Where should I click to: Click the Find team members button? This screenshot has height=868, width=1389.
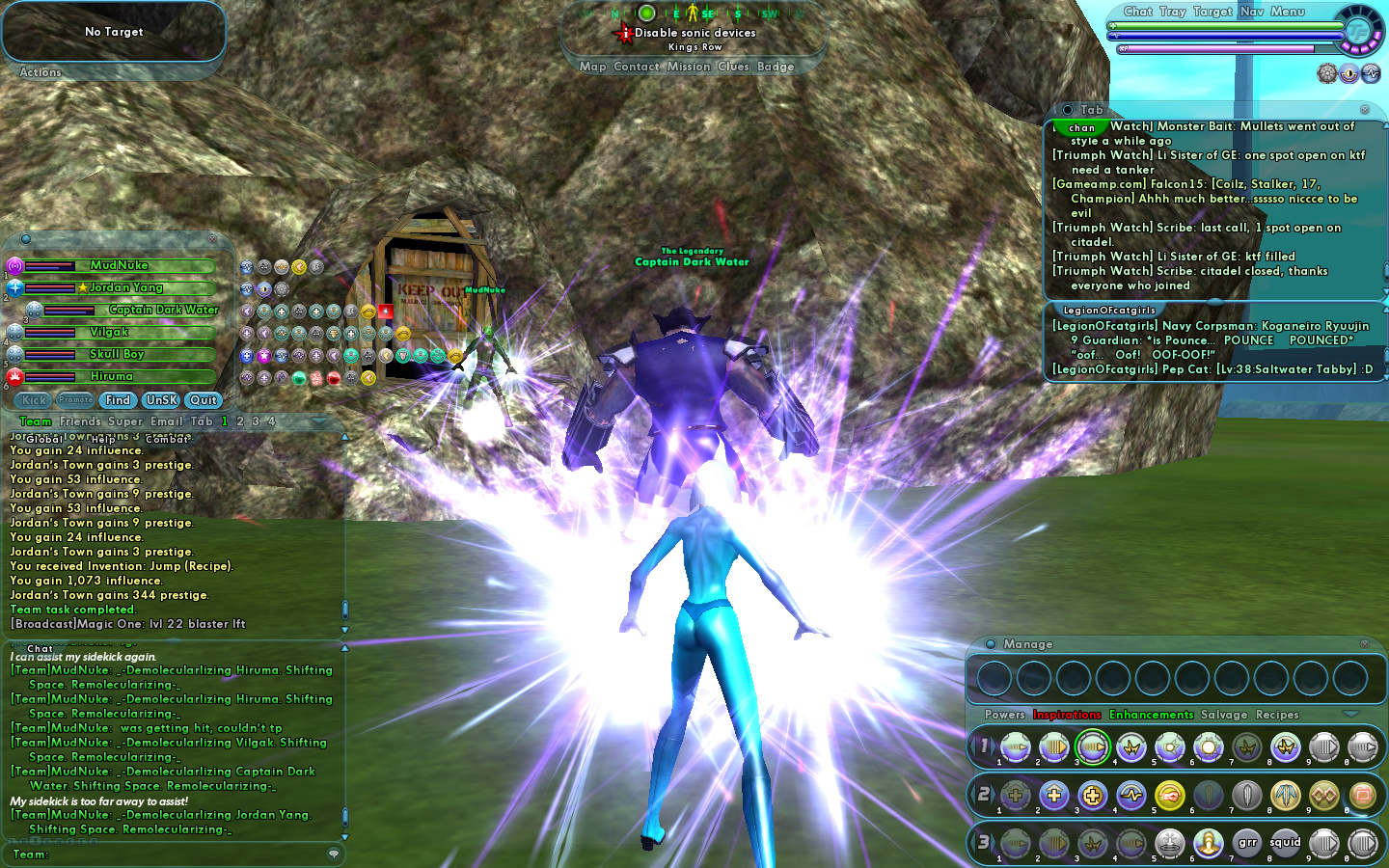(x=118, y=400)
